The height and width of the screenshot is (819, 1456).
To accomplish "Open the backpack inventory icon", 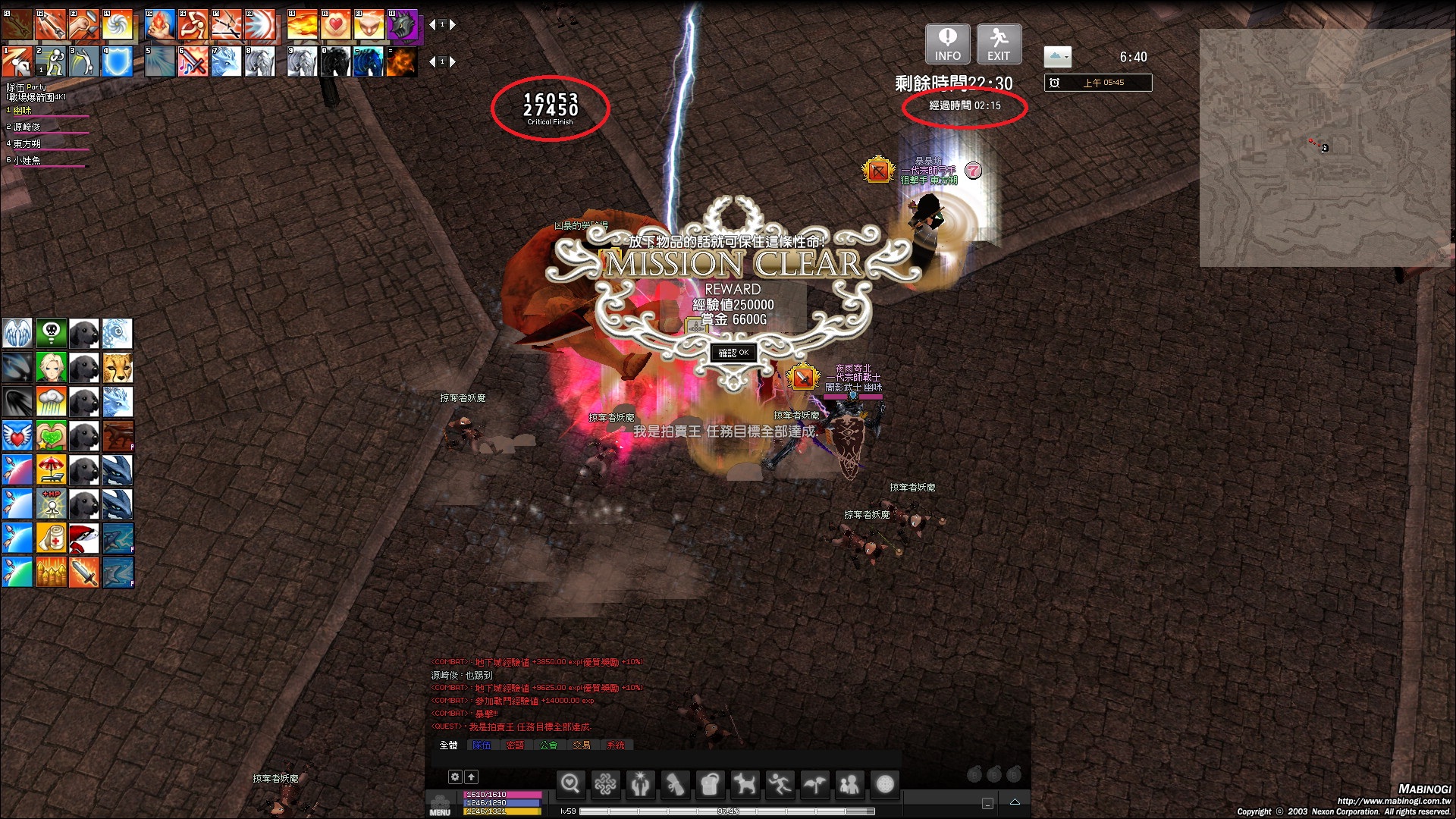I will click(x=710, y=784).
